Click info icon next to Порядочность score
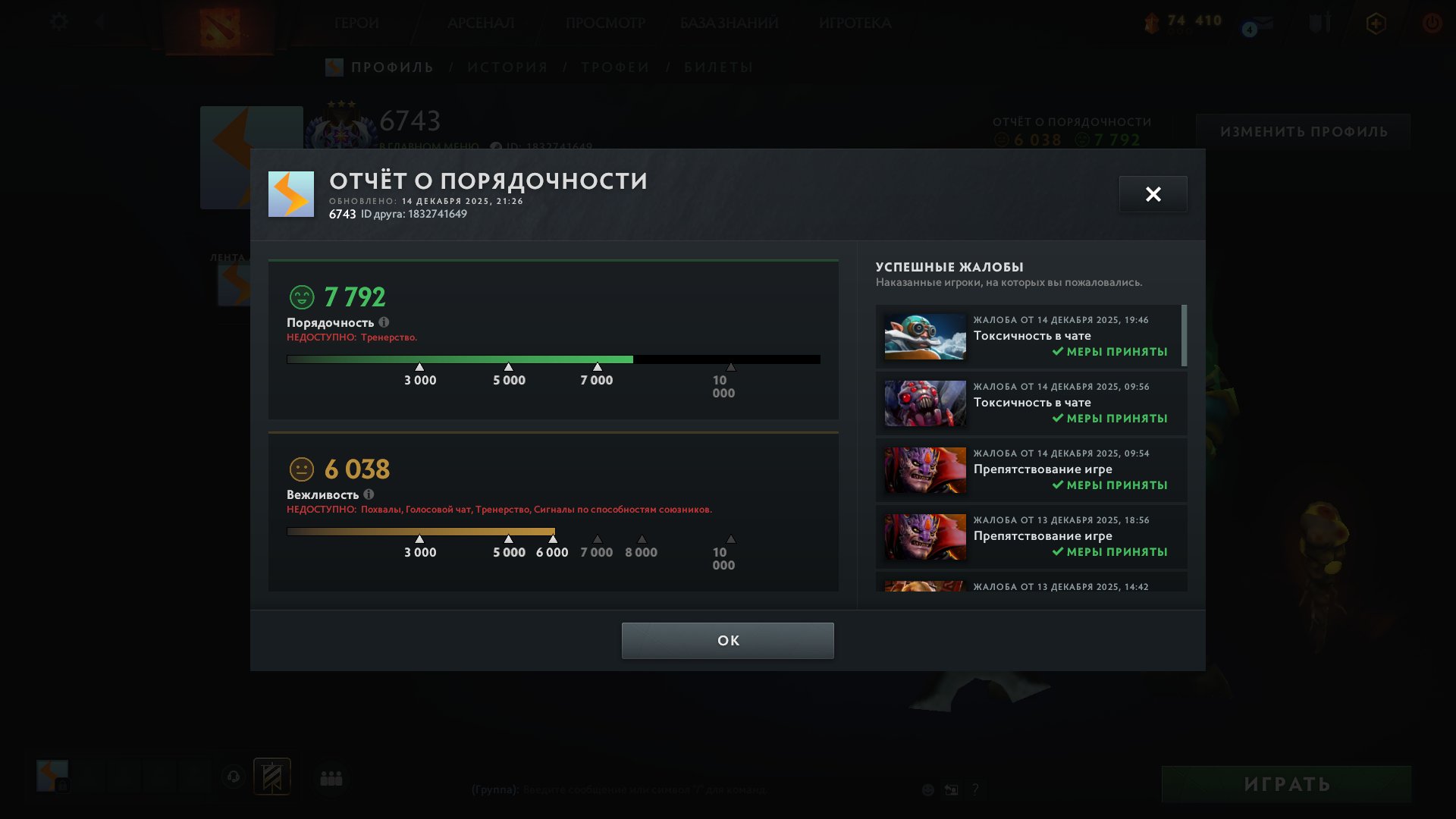 point(385,322)
